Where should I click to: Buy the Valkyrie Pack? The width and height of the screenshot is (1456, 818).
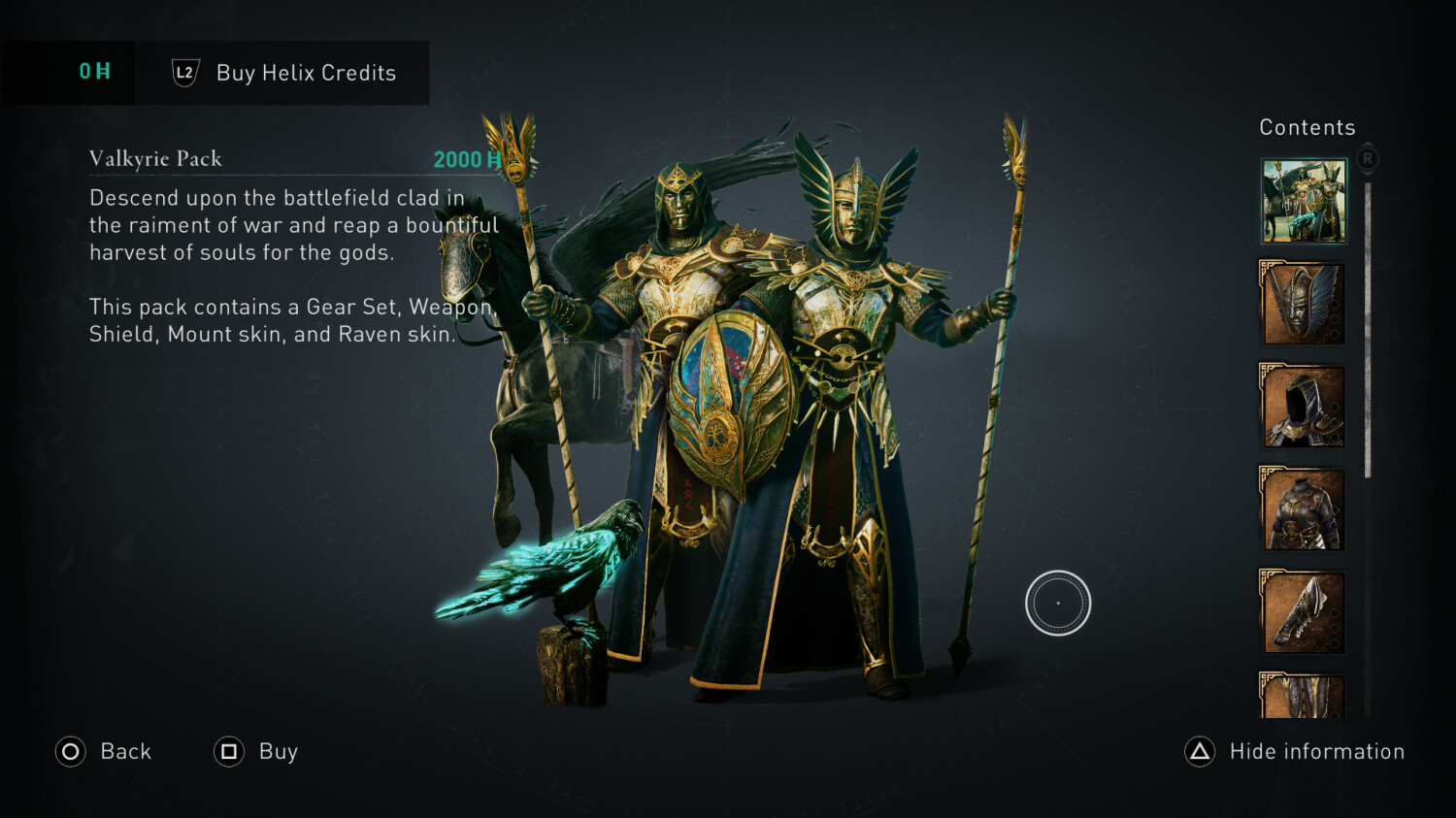tap(256, 752)
